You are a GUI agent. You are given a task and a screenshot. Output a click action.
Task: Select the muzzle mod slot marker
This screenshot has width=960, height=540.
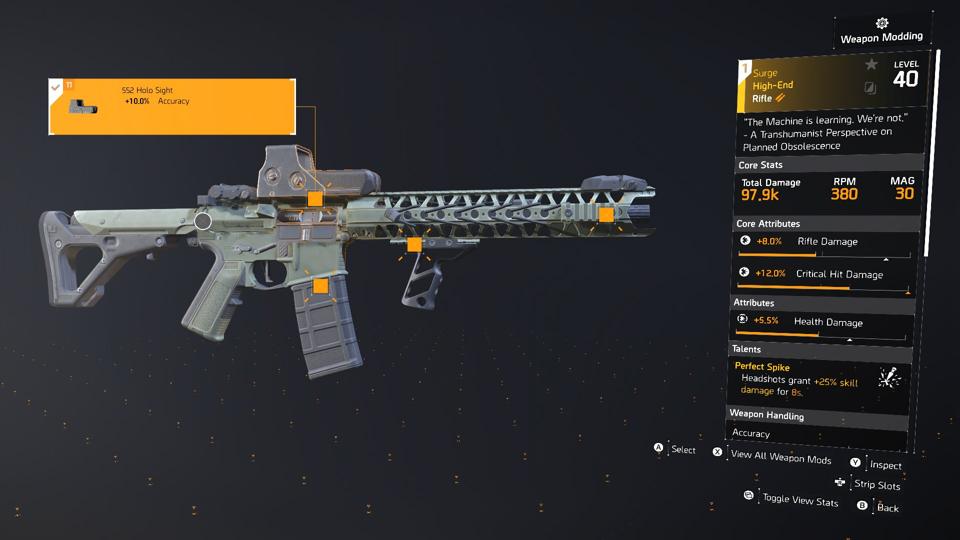(x=606, y=214)
